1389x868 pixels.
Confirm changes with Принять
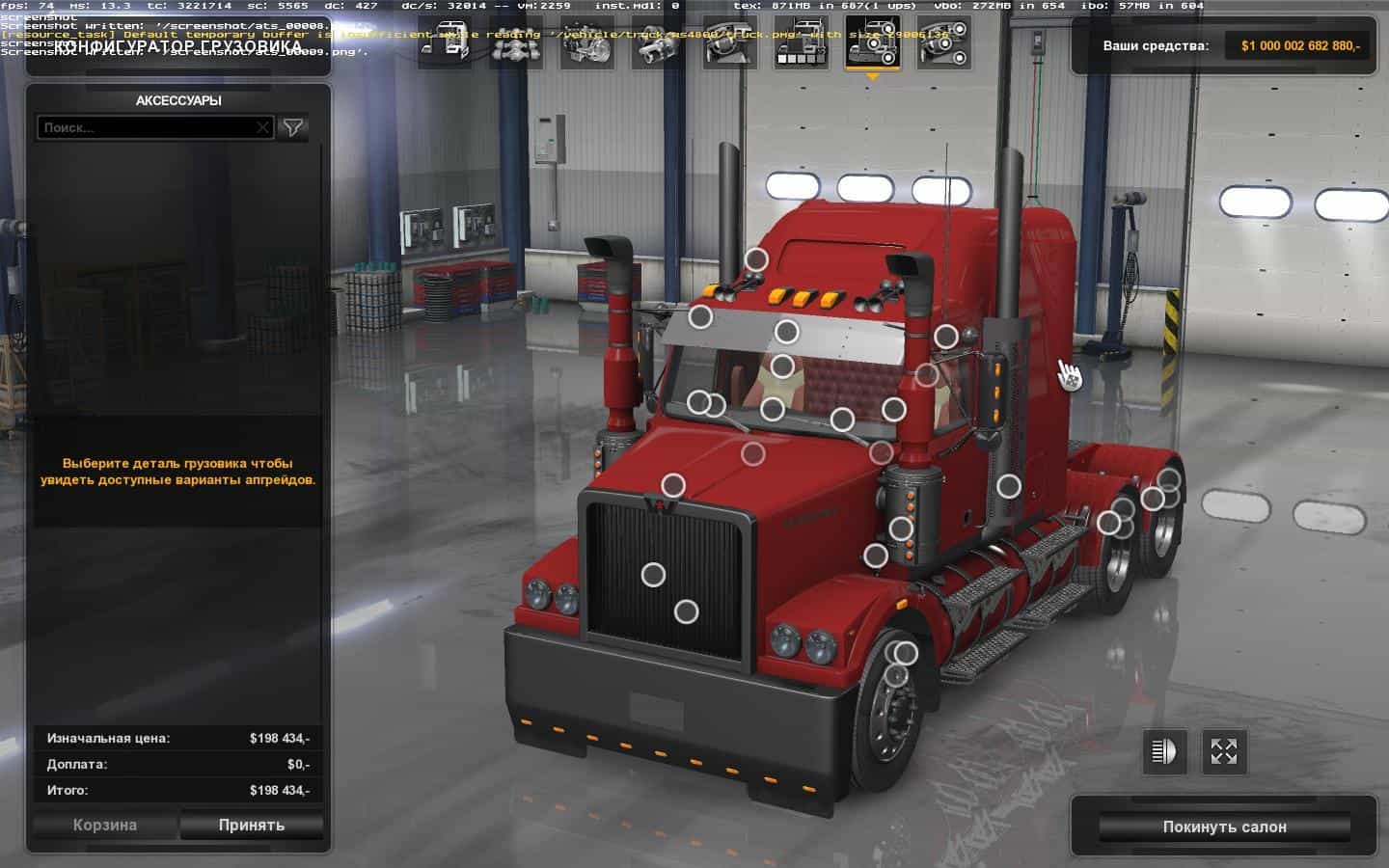tap(251, 826)
